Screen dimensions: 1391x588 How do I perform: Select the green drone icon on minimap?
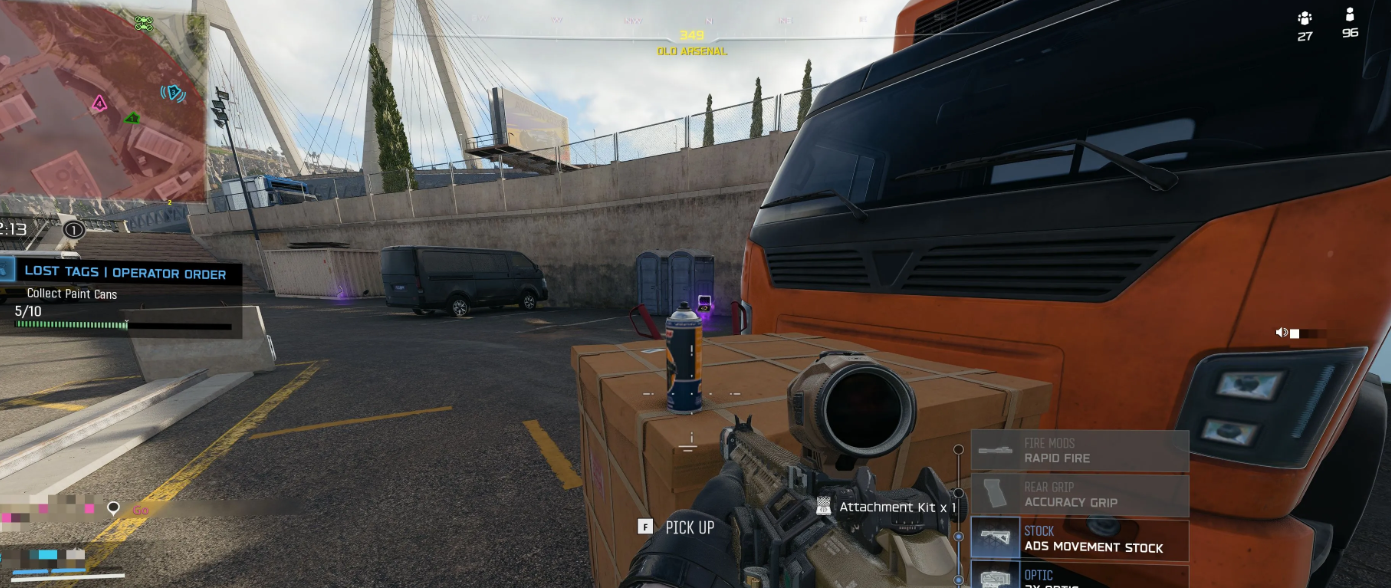tap(143, 22)
